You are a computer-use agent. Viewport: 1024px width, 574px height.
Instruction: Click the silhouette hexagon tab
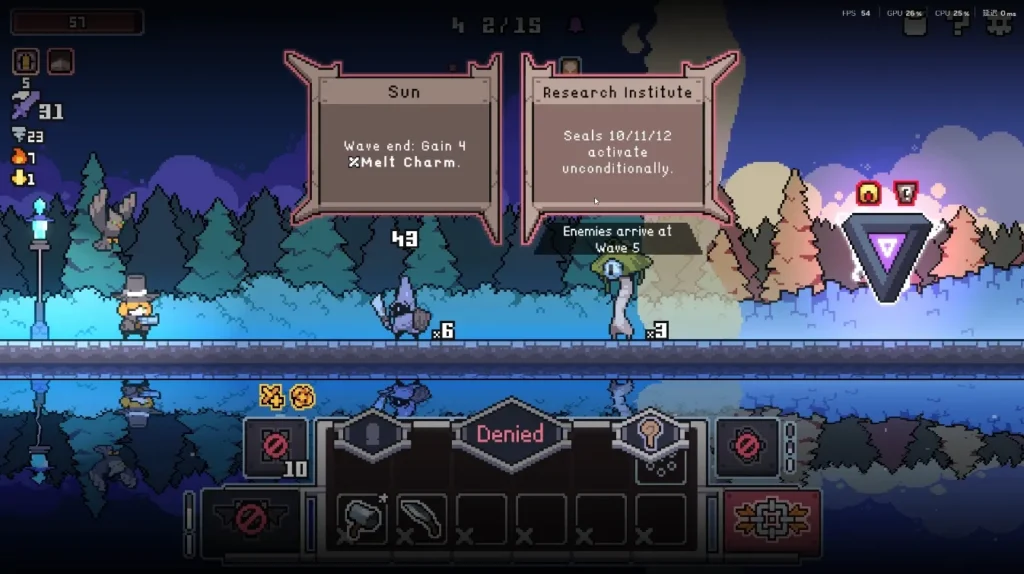[x=371, y=436]
